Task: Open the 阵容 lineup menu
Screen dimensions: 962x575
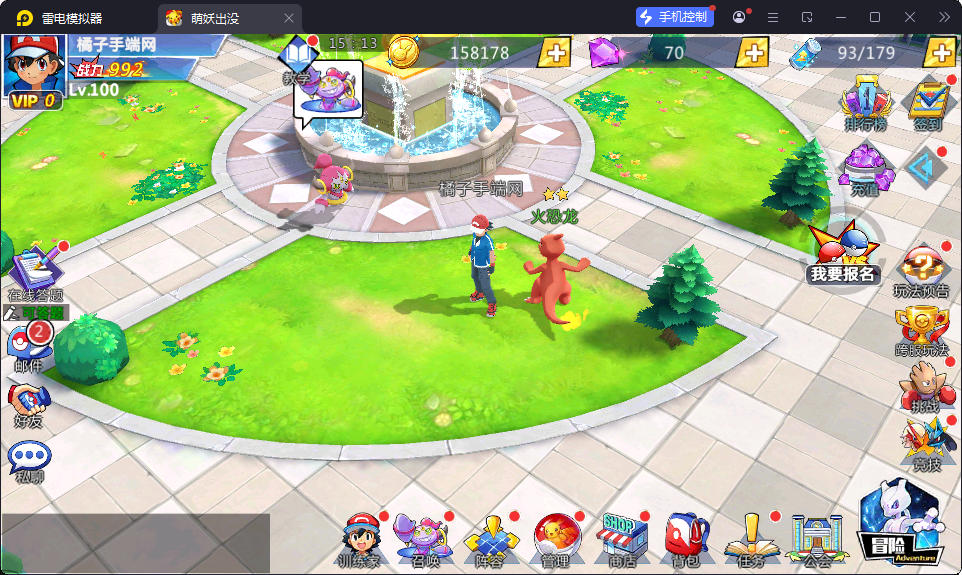Action: coord(489,539)
